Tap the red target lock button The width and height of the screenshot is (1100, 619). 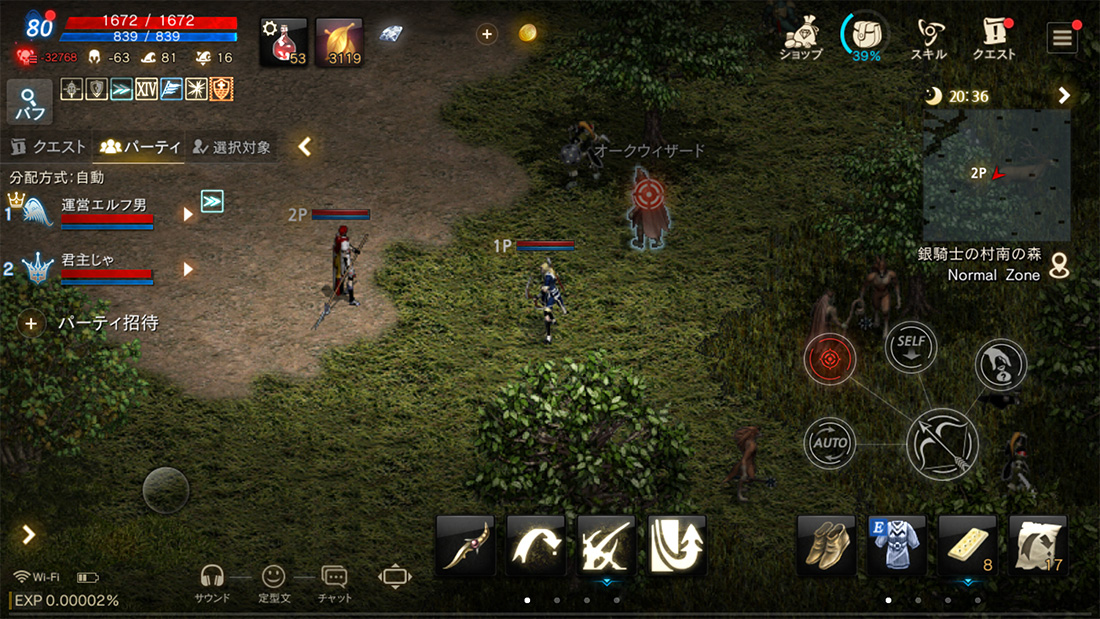830,359
